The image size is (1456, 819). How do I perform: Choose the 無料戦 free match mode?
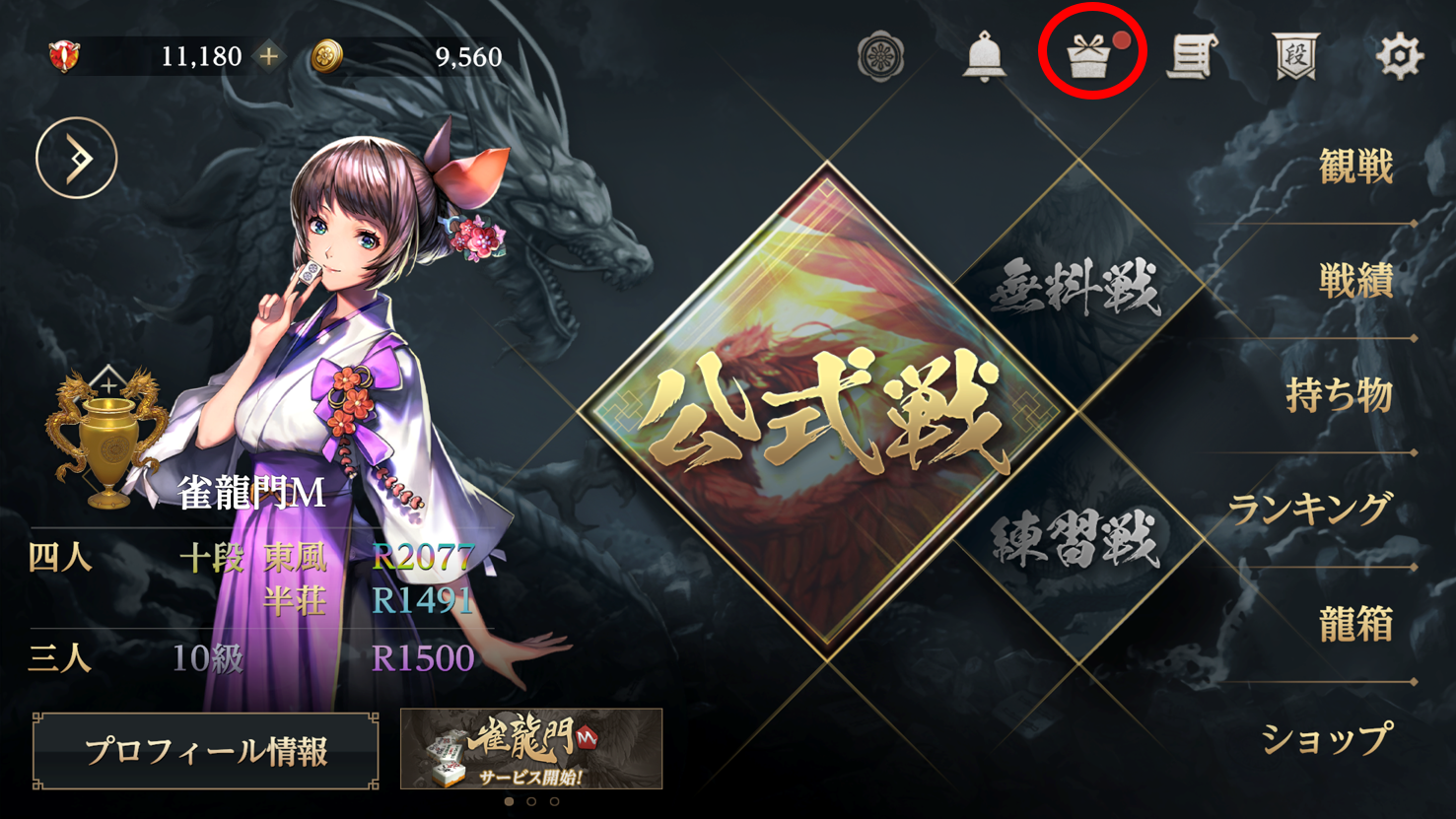pyautogui.click(x=1076, y=288)
